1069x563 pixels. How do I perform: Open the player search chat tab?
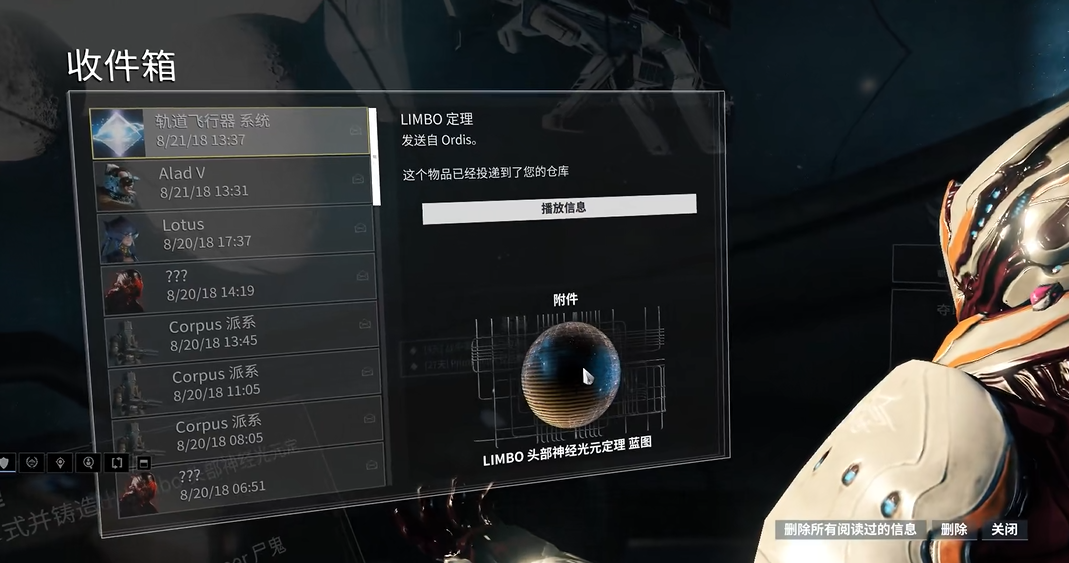point(89,462)
